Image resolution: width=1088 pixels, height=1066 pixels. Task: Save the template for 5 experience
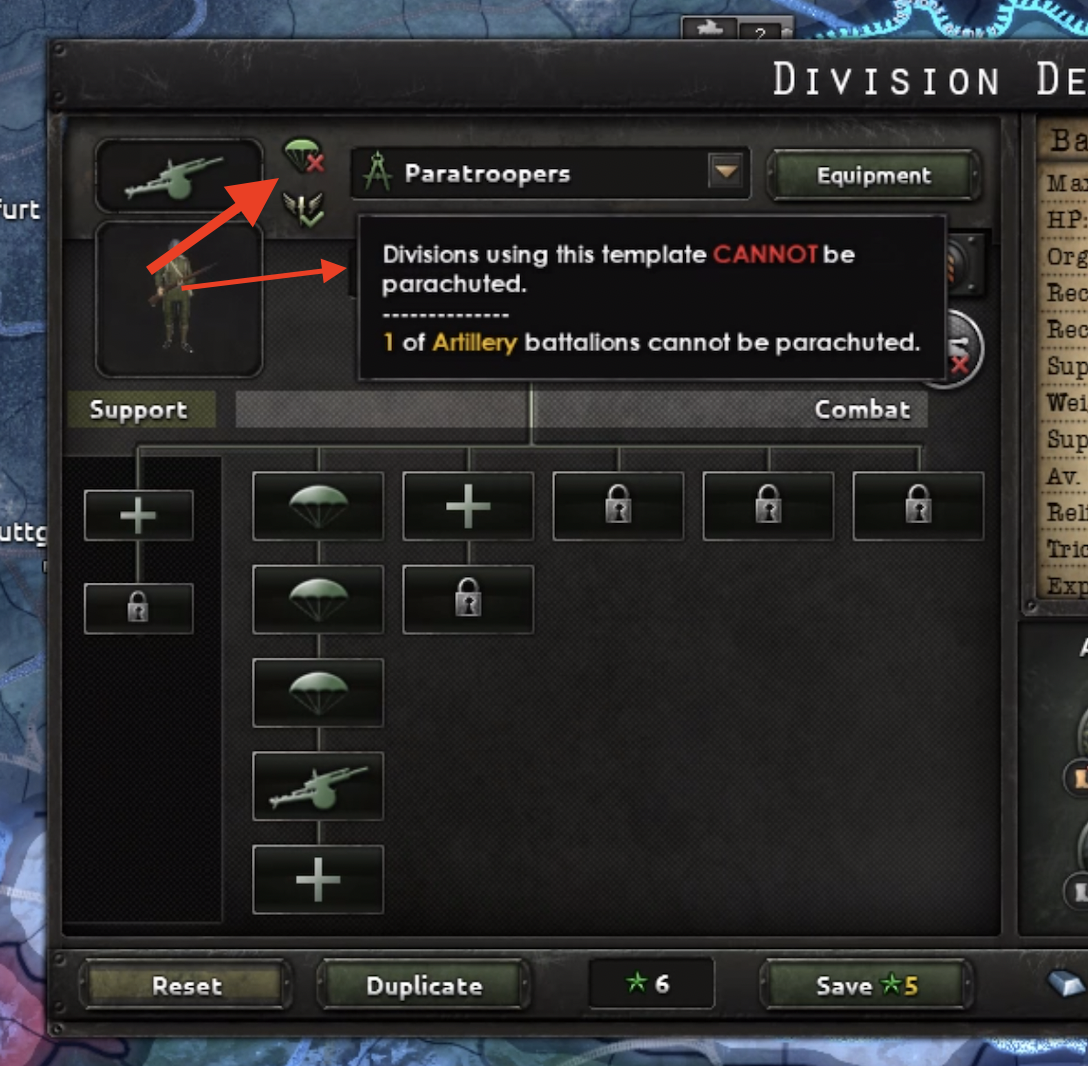pyautogui.click(x=866, y=985)
